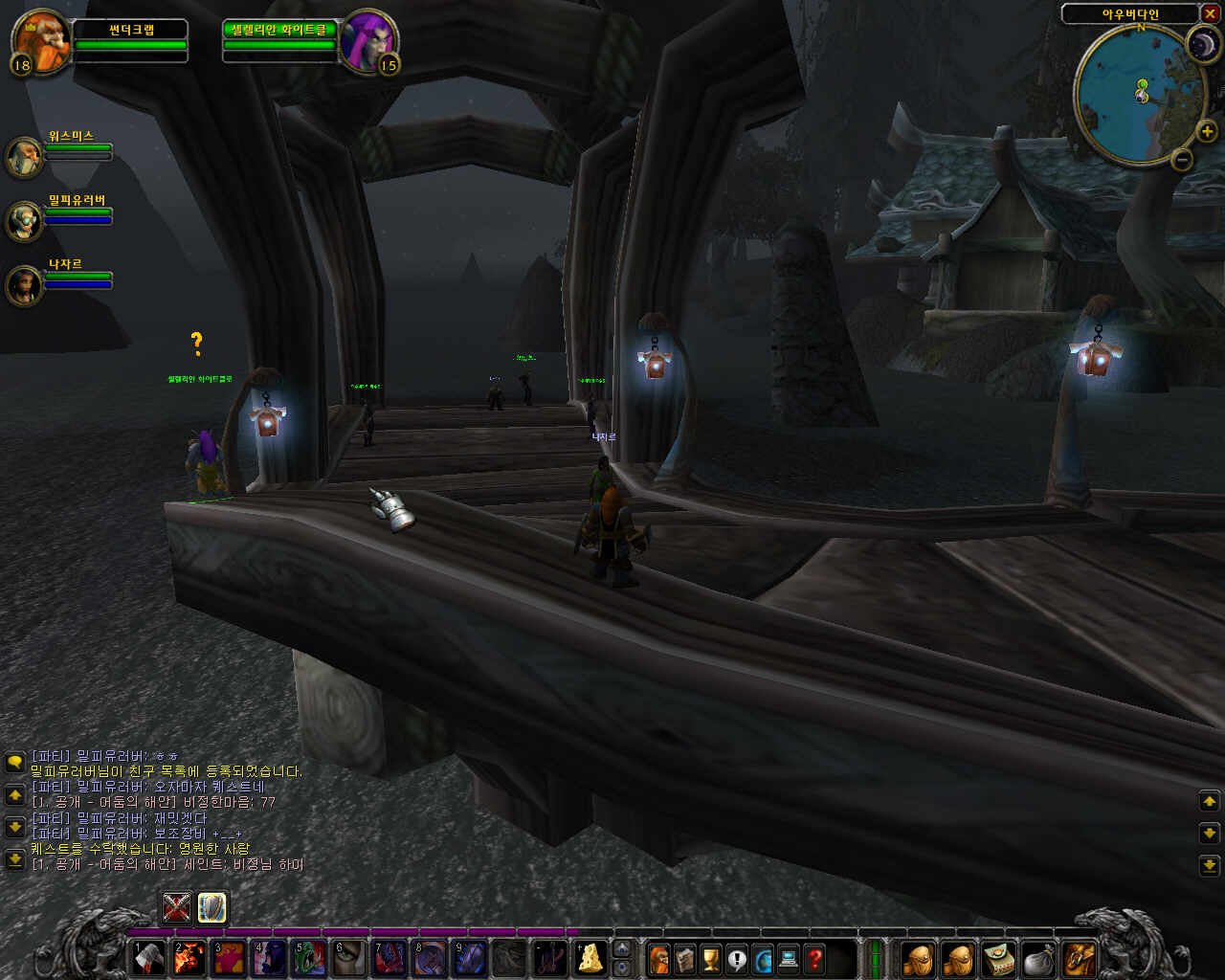The width and height of the screenshot is (1225, 980).
Task: Close the minimap with the X button
Action: pos(1210,13)
